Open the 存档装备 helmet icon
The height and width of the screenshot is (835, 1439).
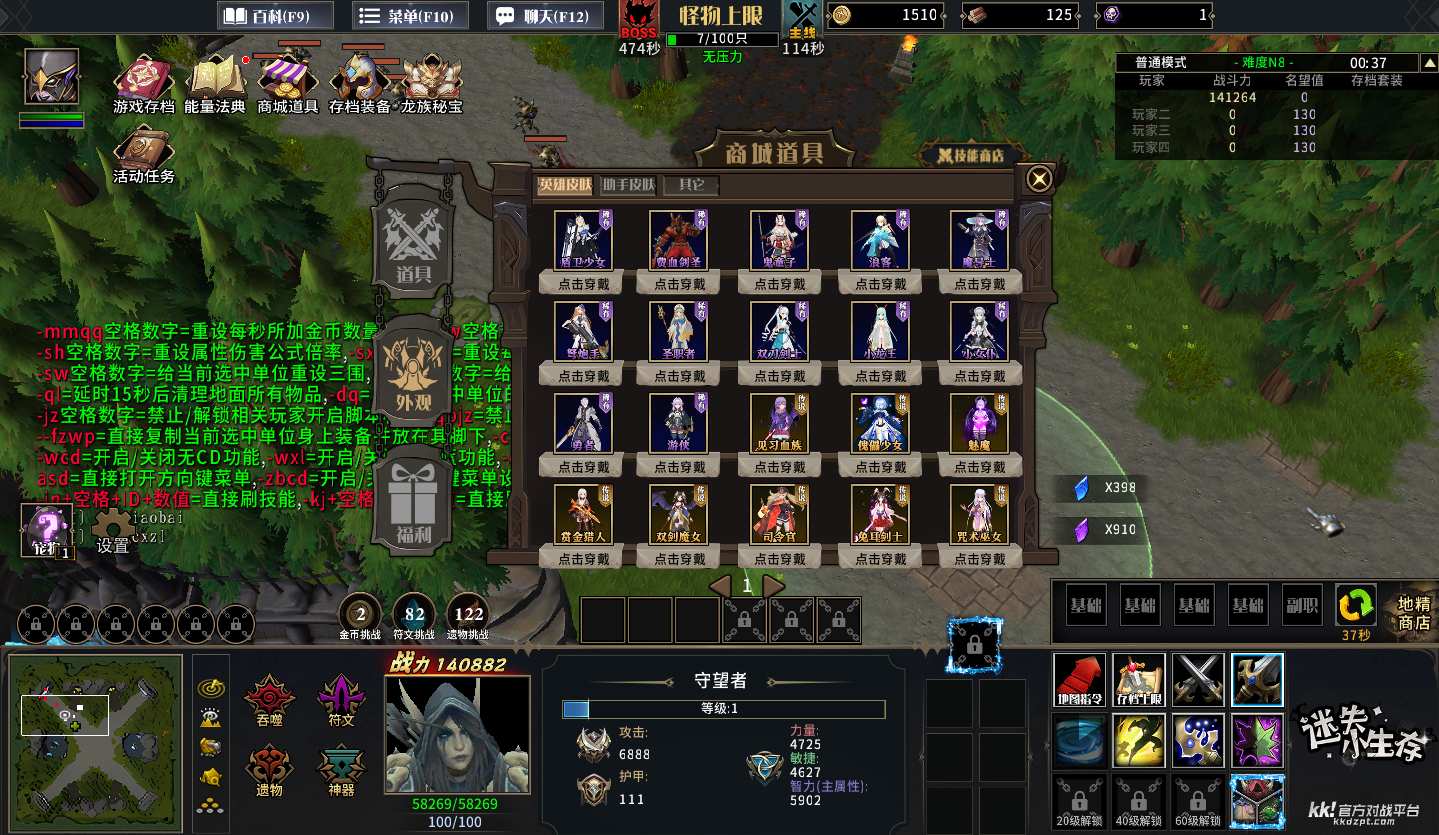click(360, 77)
